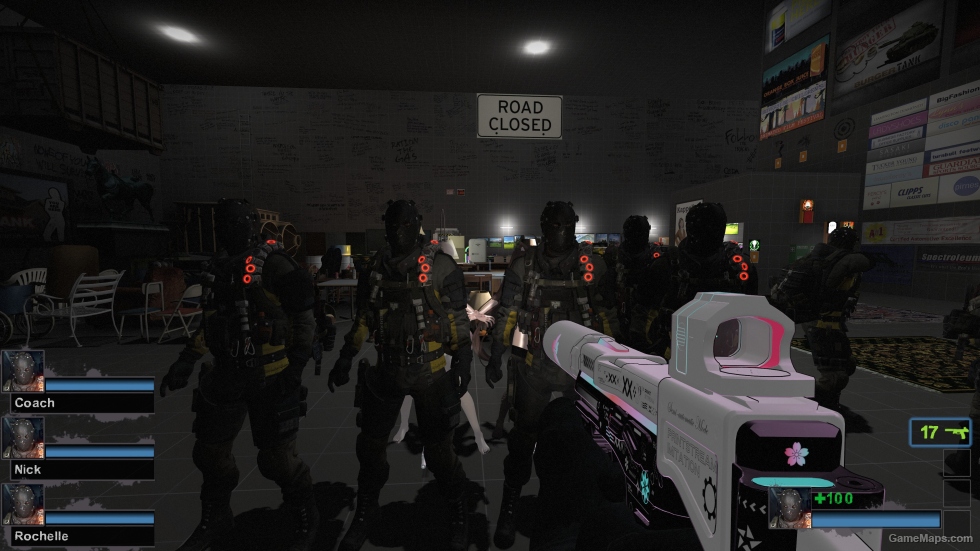Click Nick's teammate portrait

[x=22, y=437]
